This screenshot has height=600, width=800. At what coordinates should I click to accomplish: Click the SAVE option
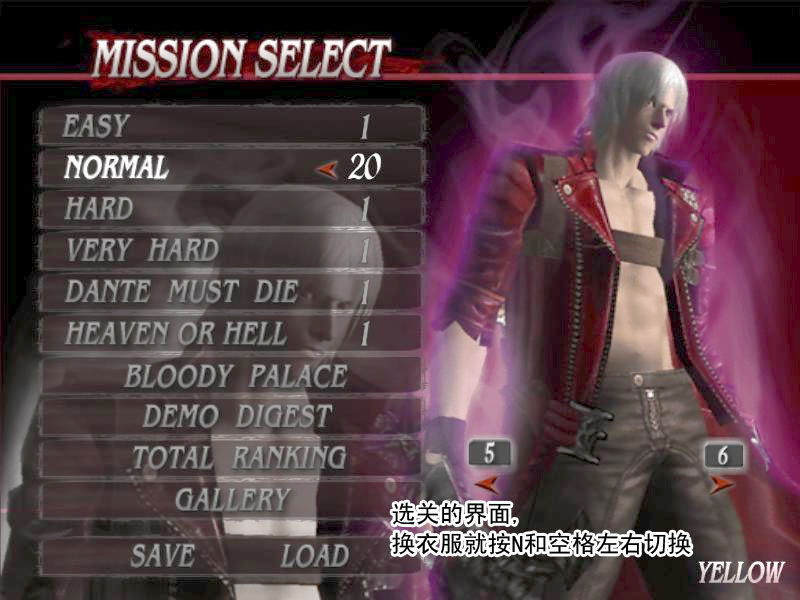click(x=161, y=556)
